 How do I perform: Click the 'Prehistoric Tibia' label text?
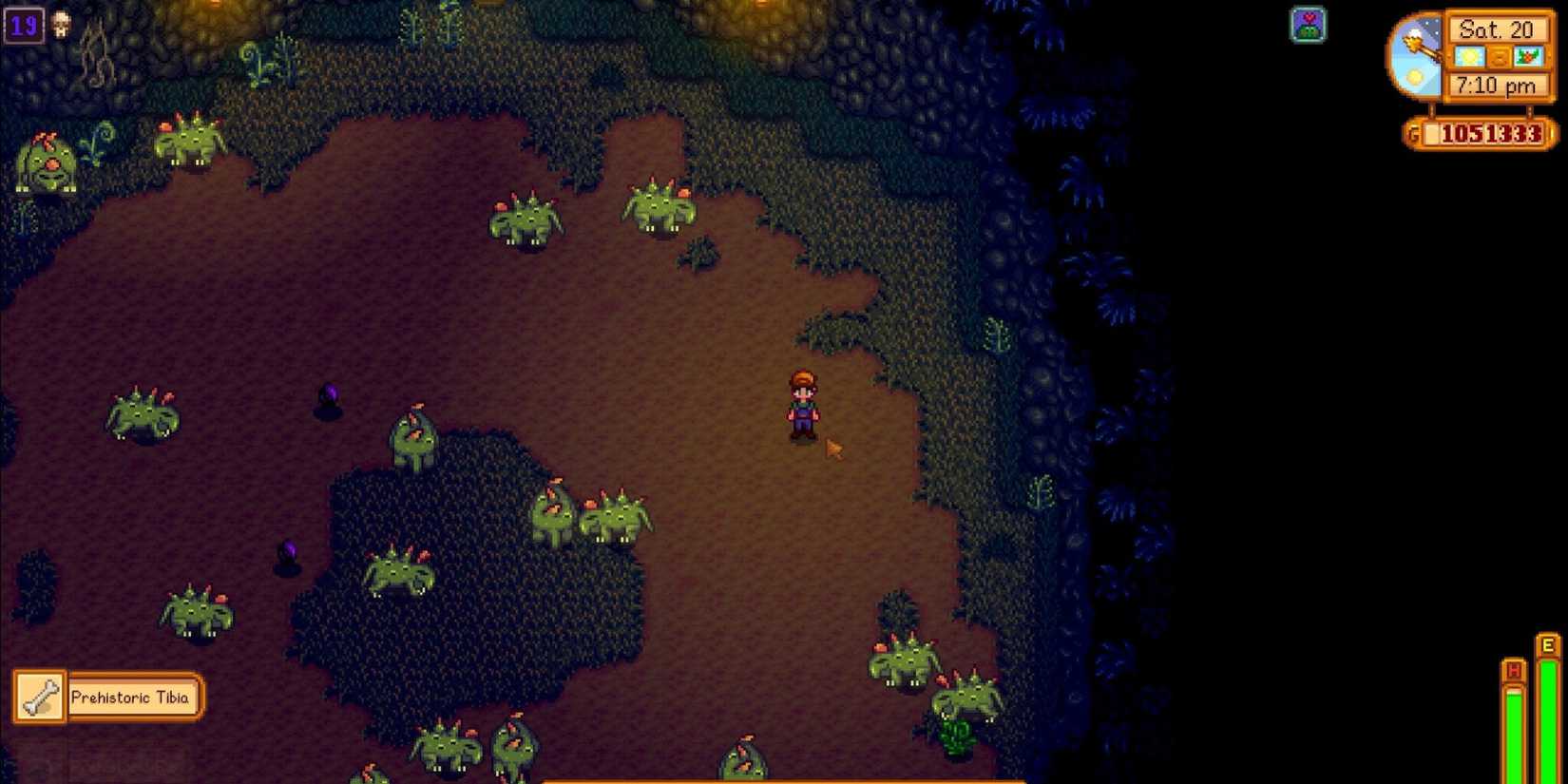click(135, 697)
